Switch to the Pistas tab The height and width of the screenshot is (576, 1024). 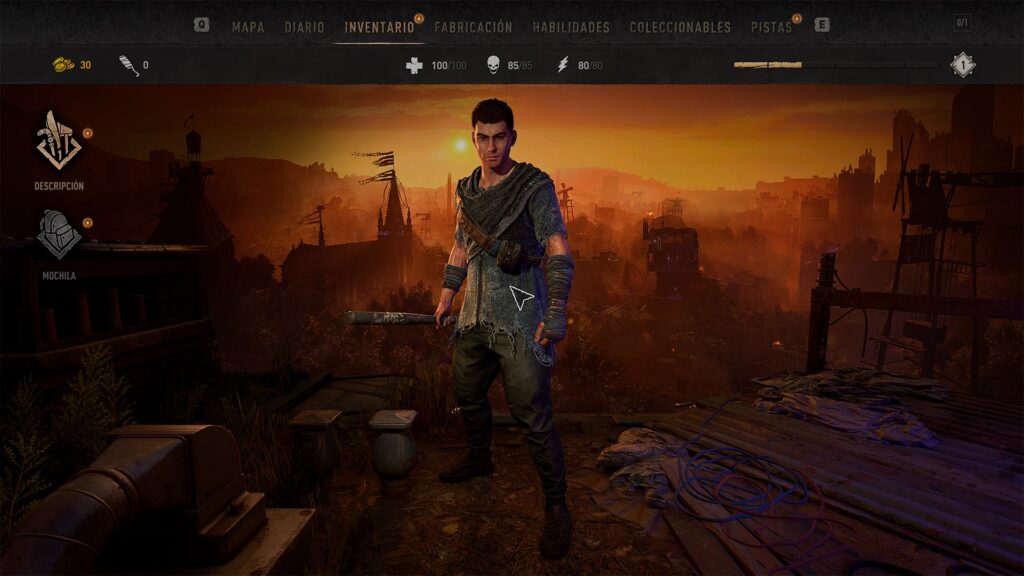[771, 27]
